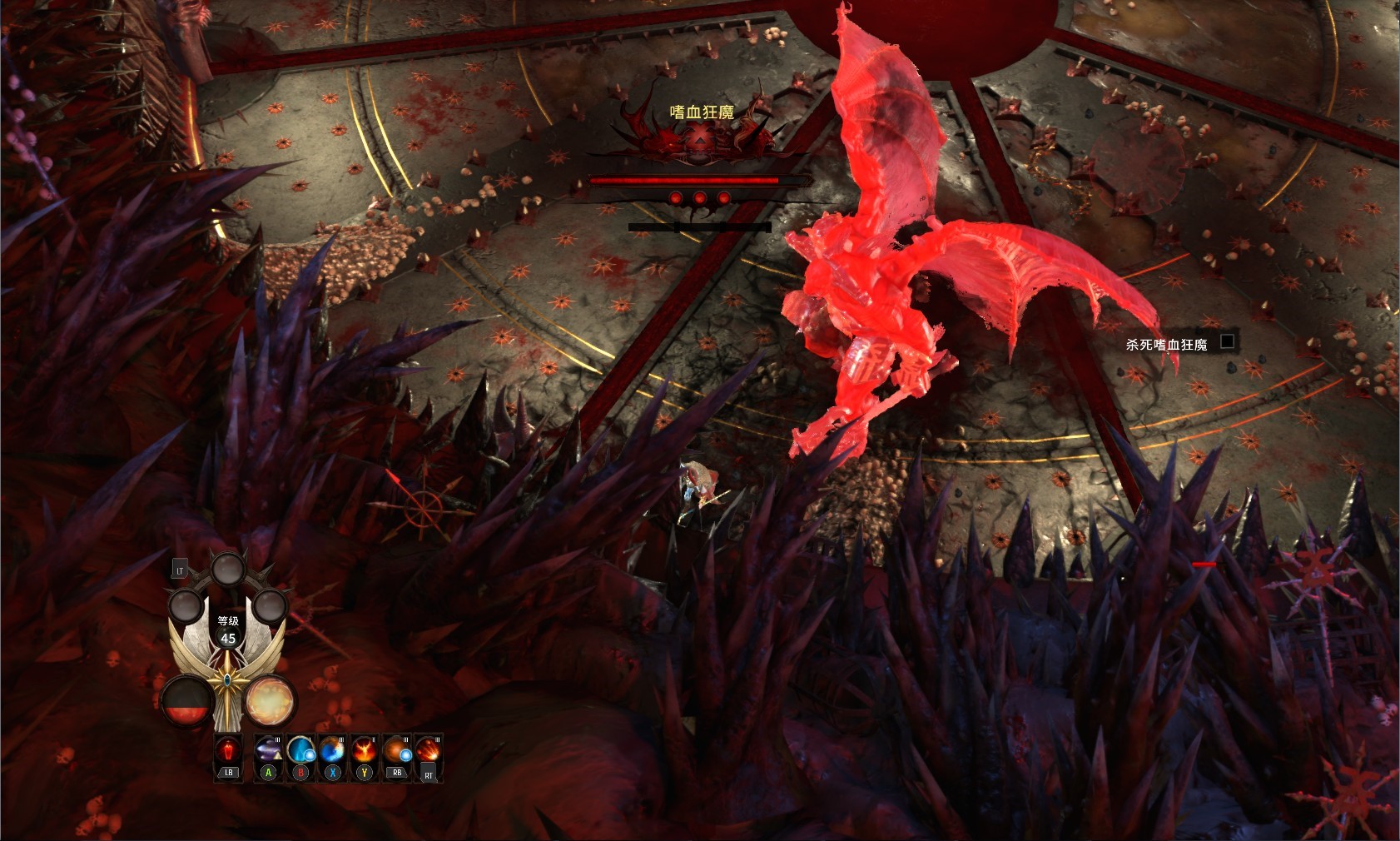Cast the orange fire orb skill
The height and width of the screenshot is (841, 1400).
tap(396, 751)
